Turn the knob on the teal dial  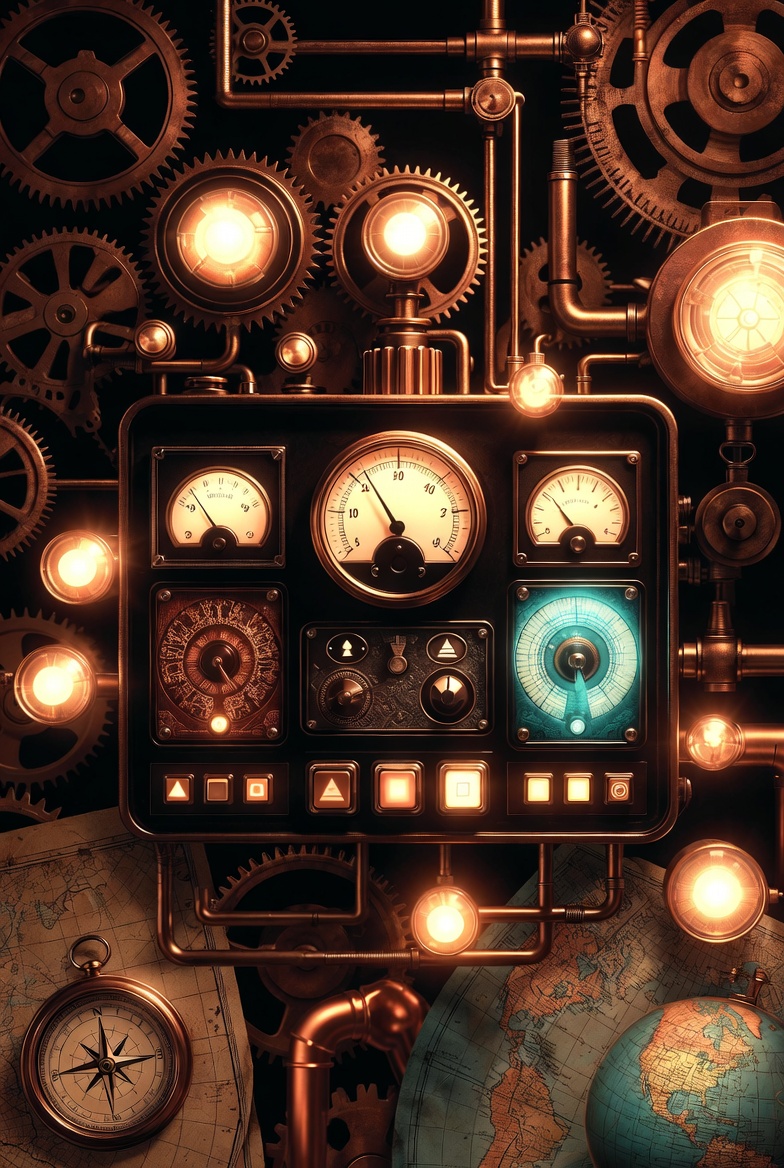[577, 658]
